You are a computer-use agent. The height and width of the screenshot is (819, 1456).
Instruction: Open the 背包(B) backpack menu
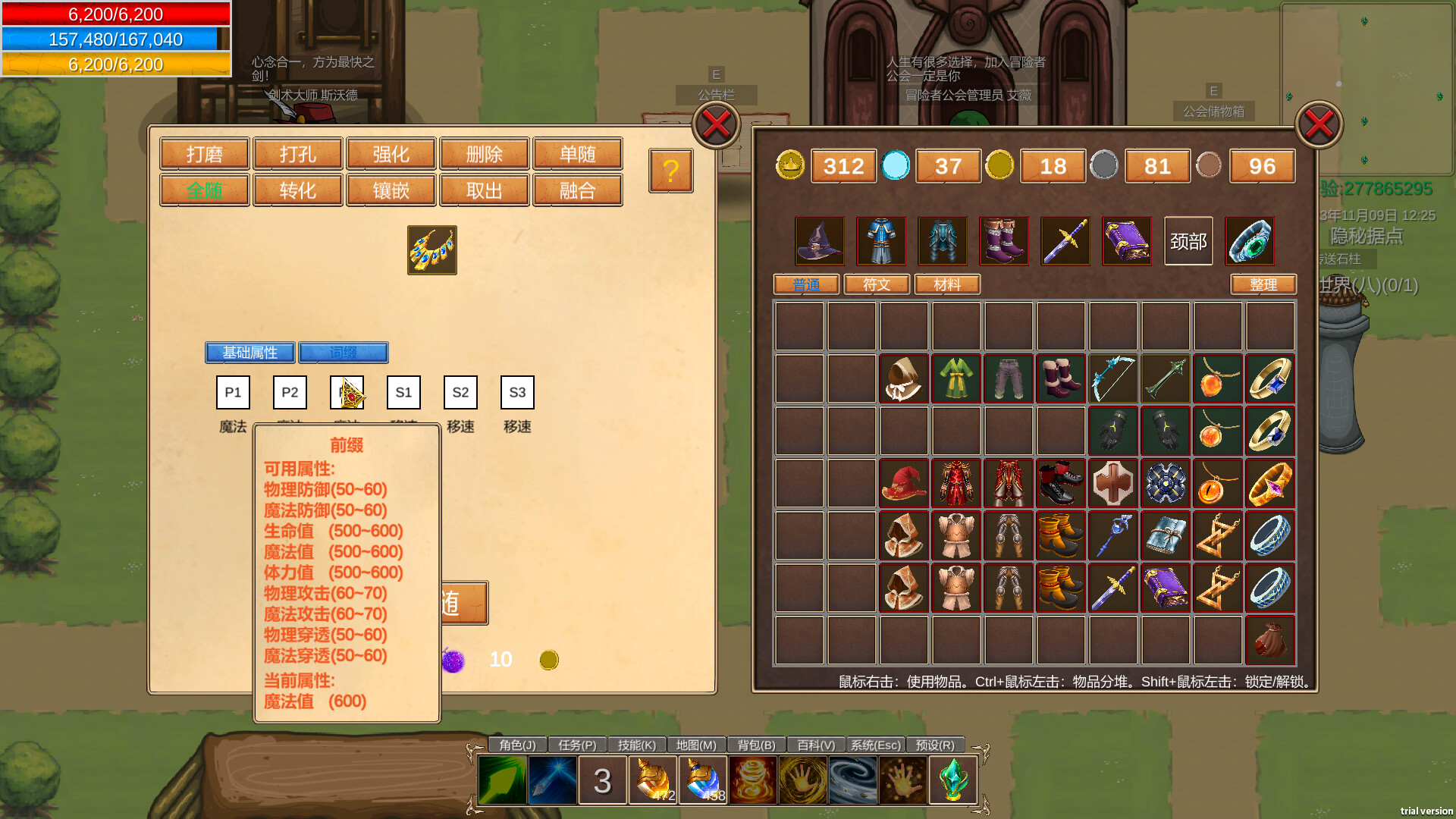(755, 745)
